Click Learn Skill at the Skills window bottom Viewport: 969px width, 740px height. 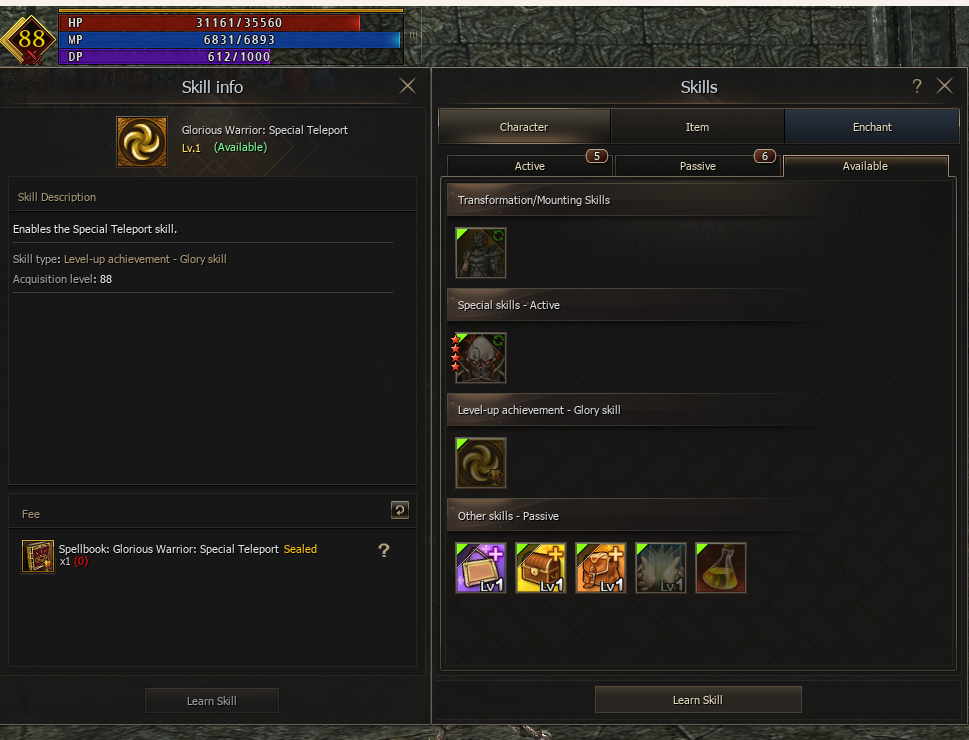coord(698,700)
